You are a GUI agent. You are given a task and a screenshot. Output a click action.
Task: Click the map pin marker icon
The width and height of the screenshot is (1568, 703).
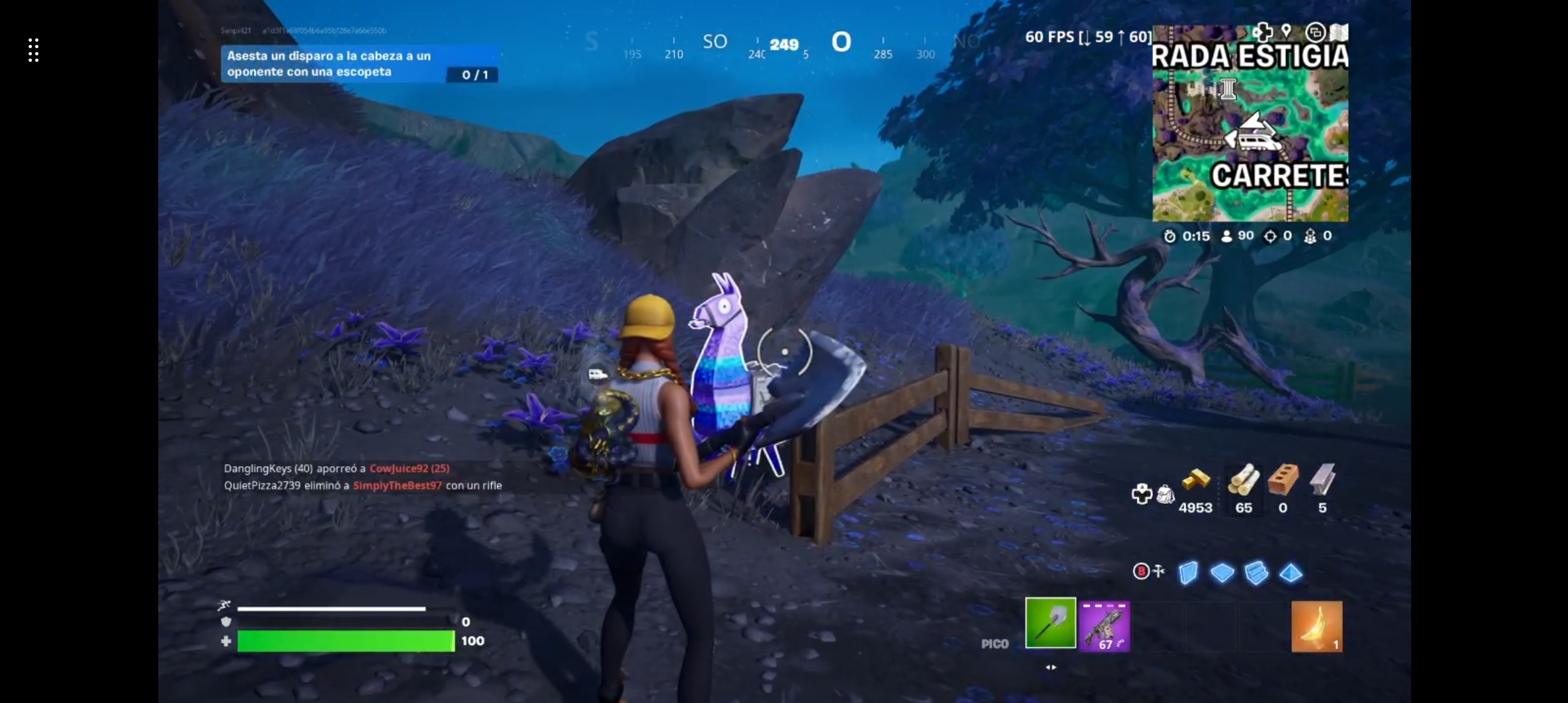1286,31
